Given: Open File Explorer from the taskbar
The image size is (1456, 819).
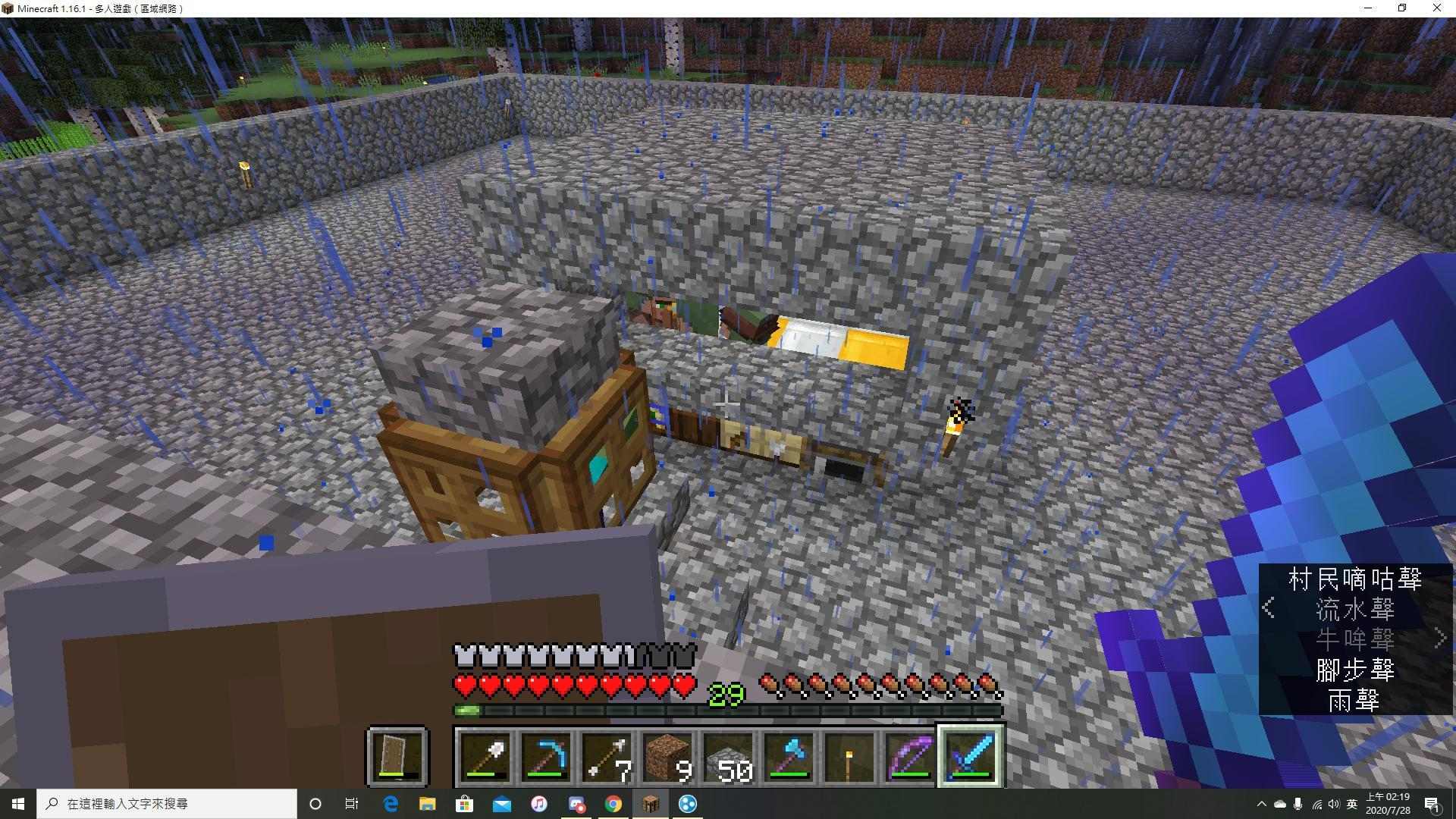Looking at the screenshot, I should coord(428,804).
